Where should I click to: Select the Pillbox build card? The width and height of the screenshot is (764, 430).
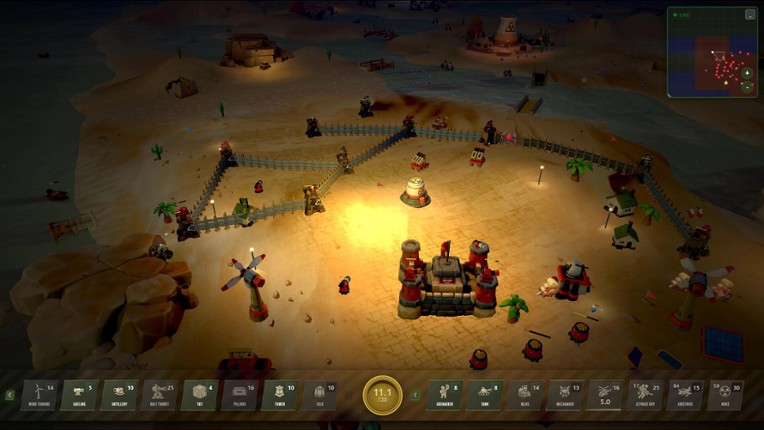point(238,395)
